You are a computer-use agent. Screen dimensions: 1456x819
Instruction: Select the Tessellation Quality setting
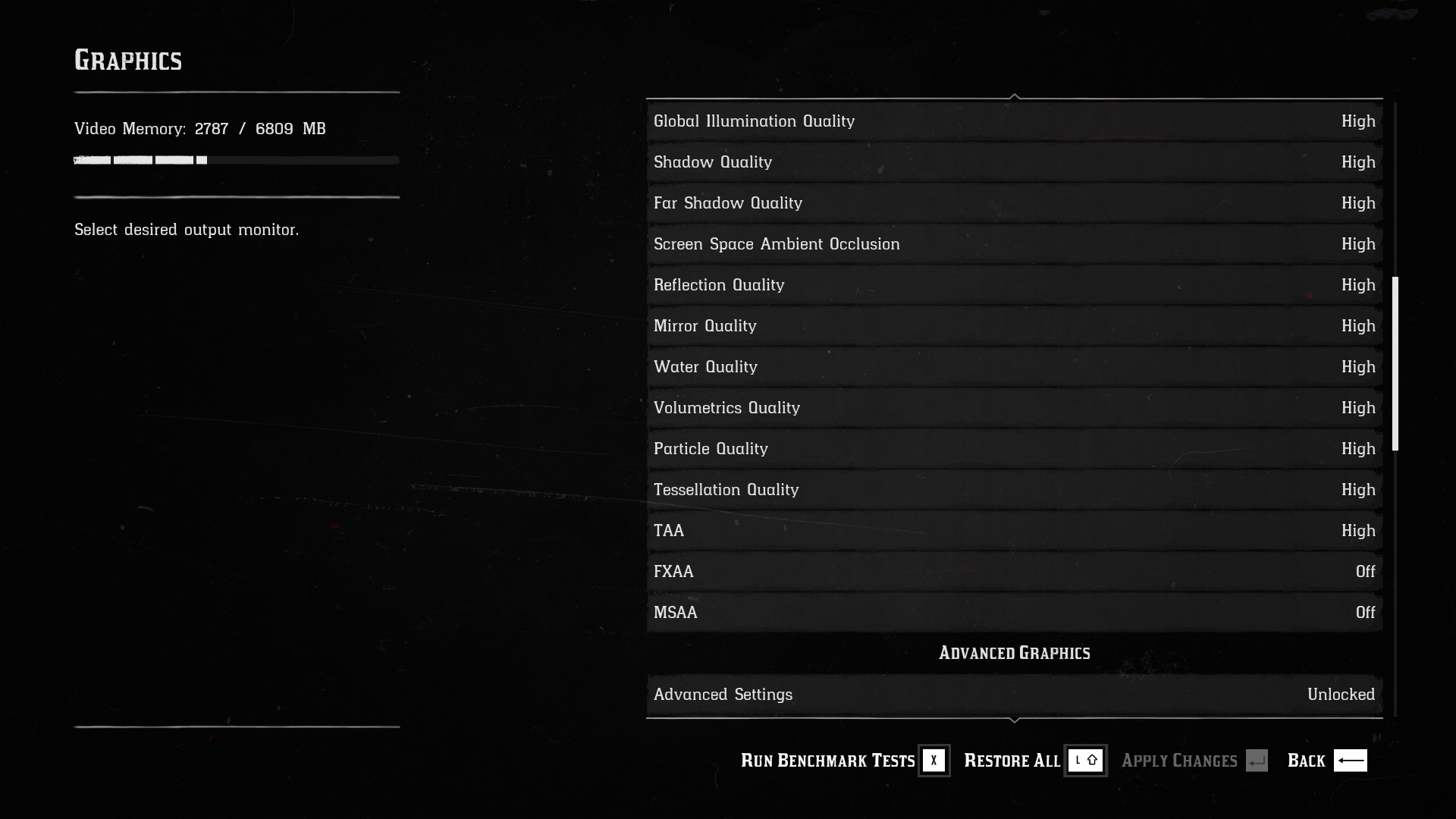[x=1014, y=490]
